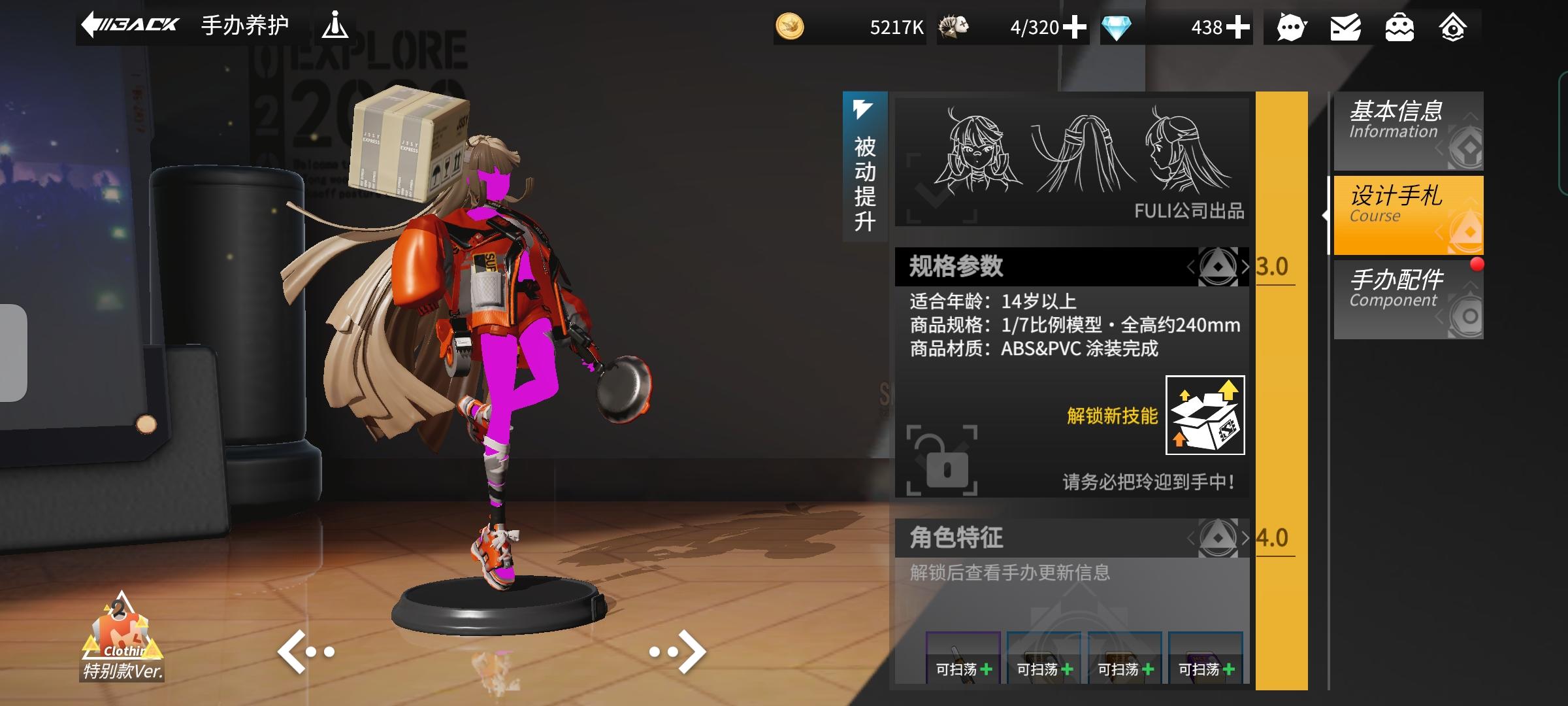The height and width of the screenshot is (706, 1568).
Task: Click the measuring tool icon beside 手办养护
Action: [335, 25]
